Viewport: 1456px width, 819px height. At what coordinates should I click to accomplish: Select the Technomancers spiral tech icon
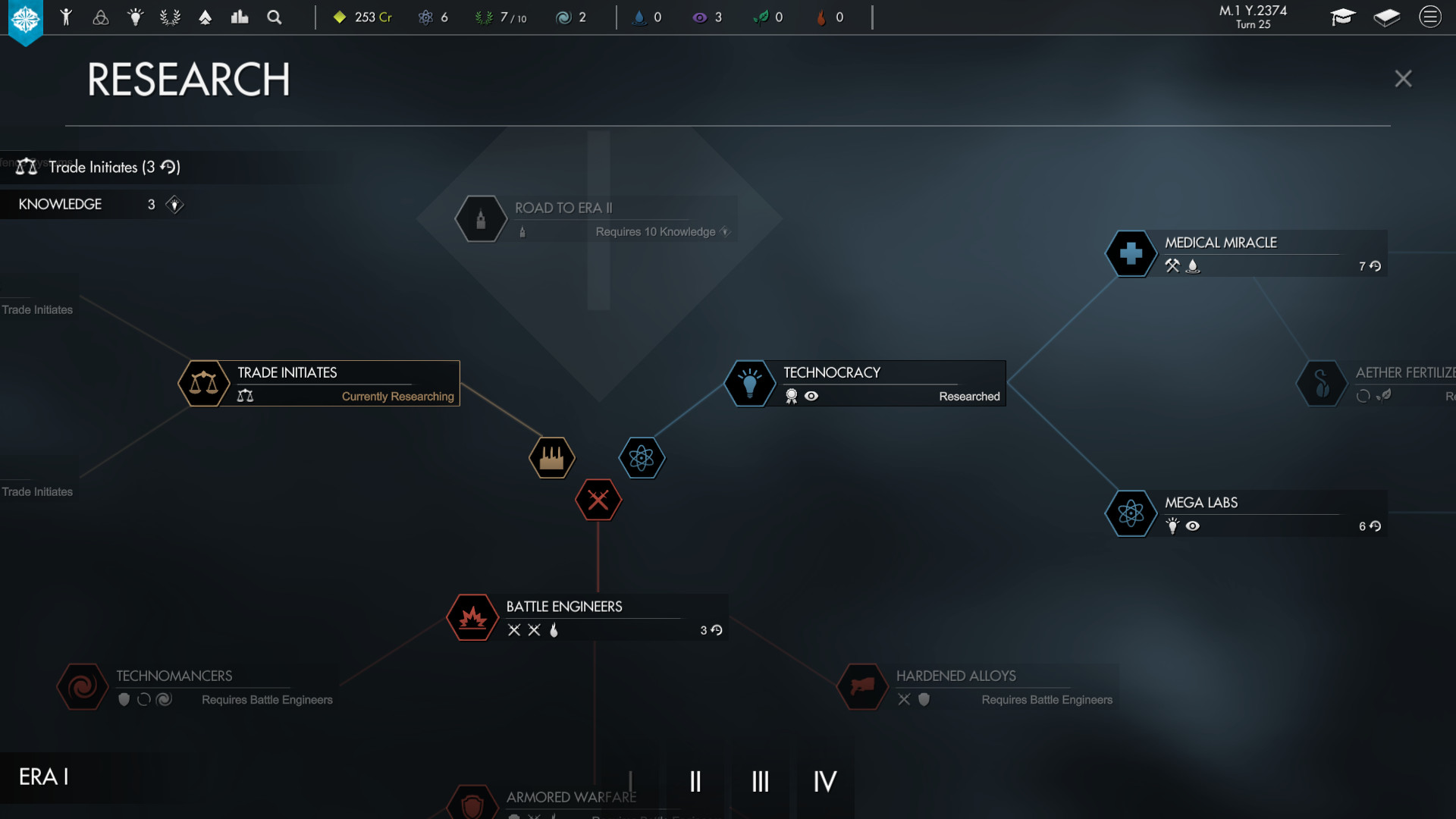82,687
